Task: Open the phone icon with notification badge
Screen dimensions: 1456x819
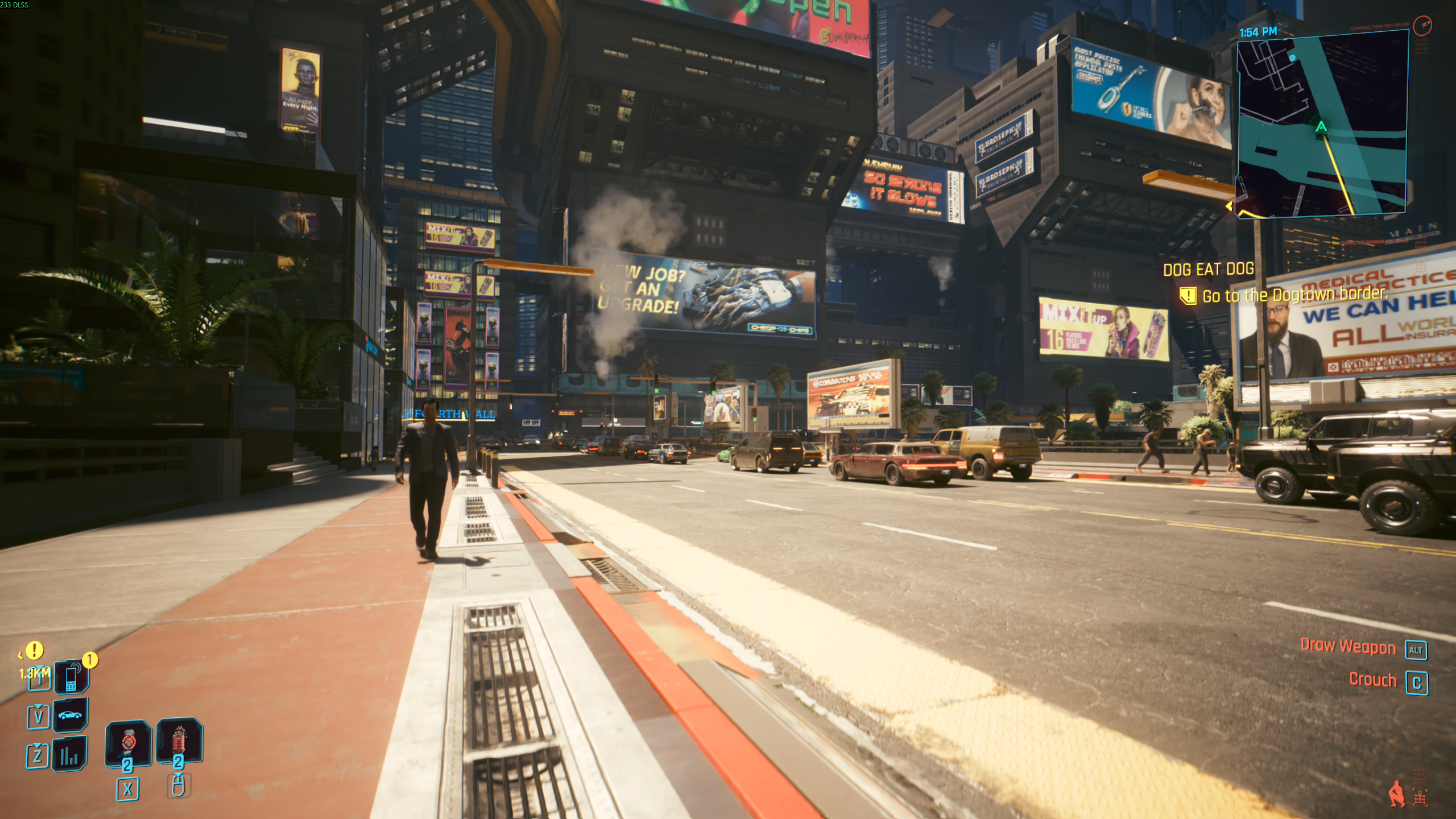Action: tap(71, 677)
